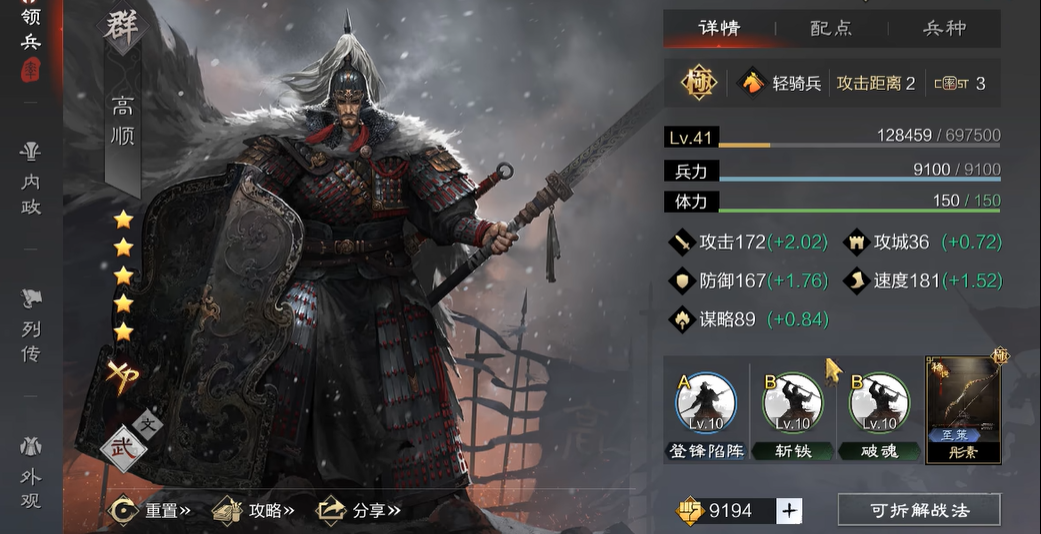View the 列传 biography section
The width and height of the screenshot is (1041, 534).
(x=30, y=325)
